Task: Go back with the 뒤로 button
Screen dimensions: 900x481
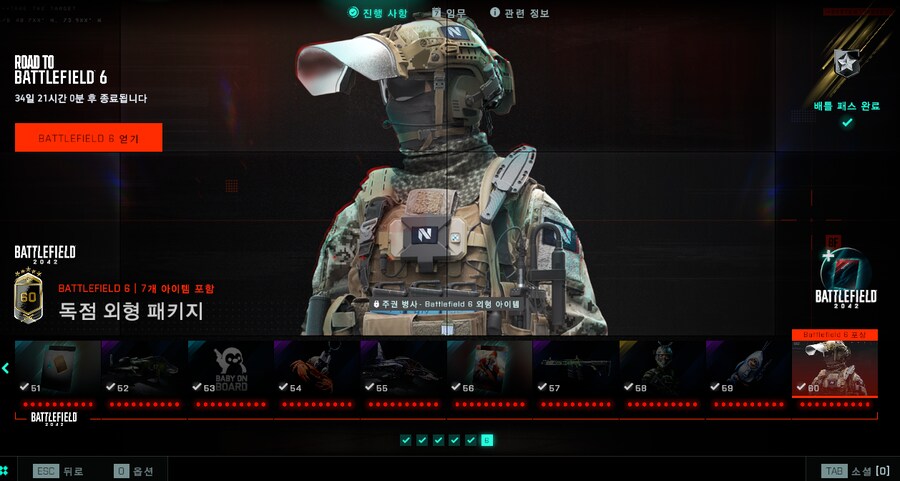Action: pyautogui.click(x=59, y=470)
